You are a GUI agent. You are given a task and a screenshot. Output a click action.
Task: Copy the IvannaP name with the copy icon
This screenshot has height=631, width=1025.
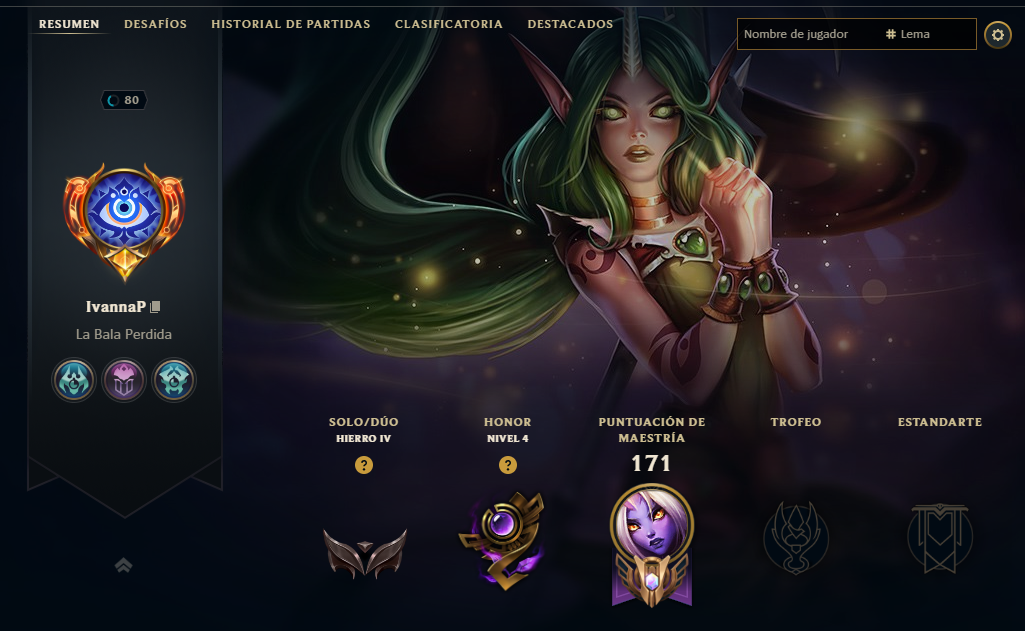[156, 307]
